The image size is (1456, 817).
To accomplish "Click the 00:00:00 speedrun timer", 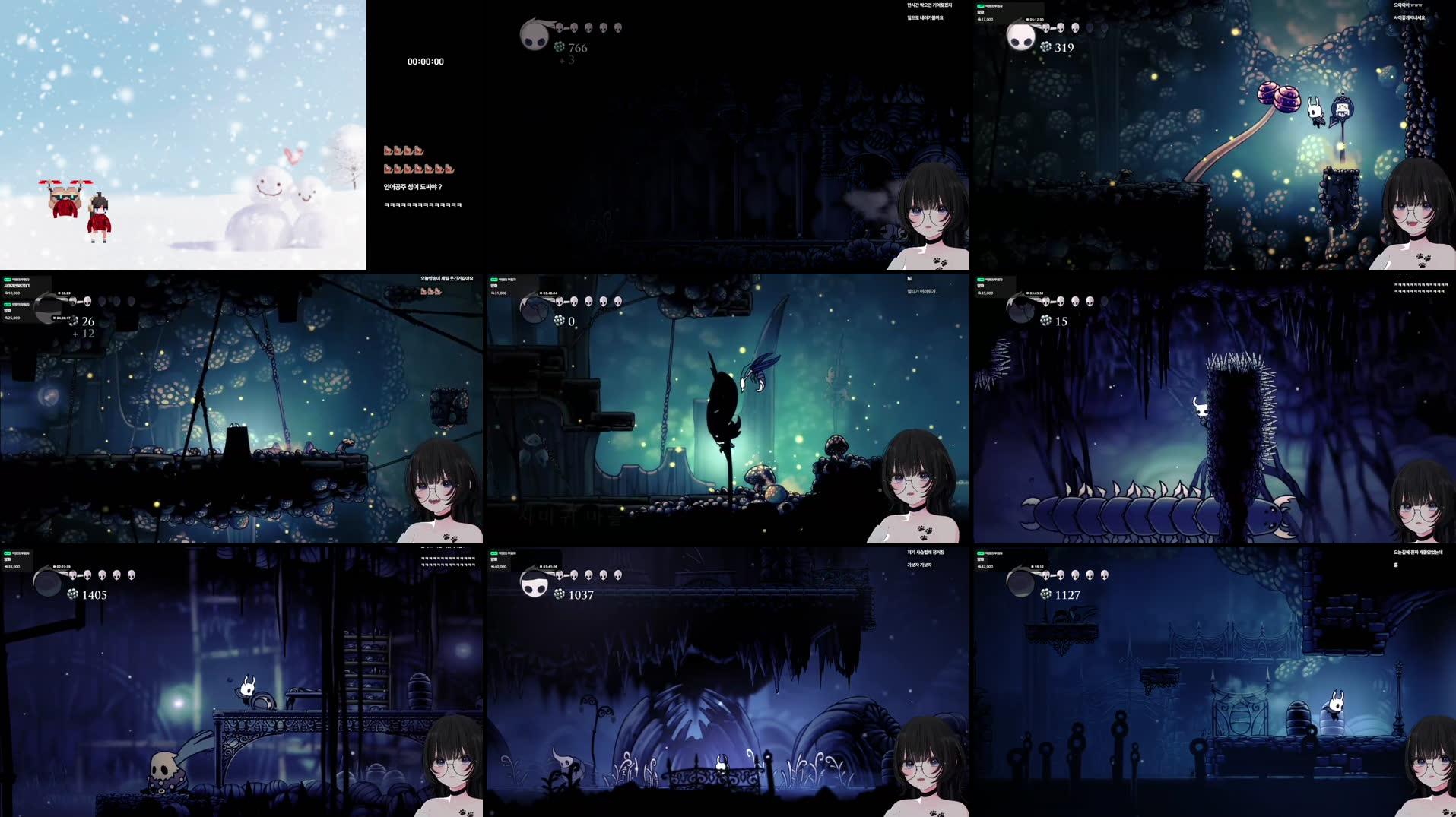I will [x=426, y=62].
